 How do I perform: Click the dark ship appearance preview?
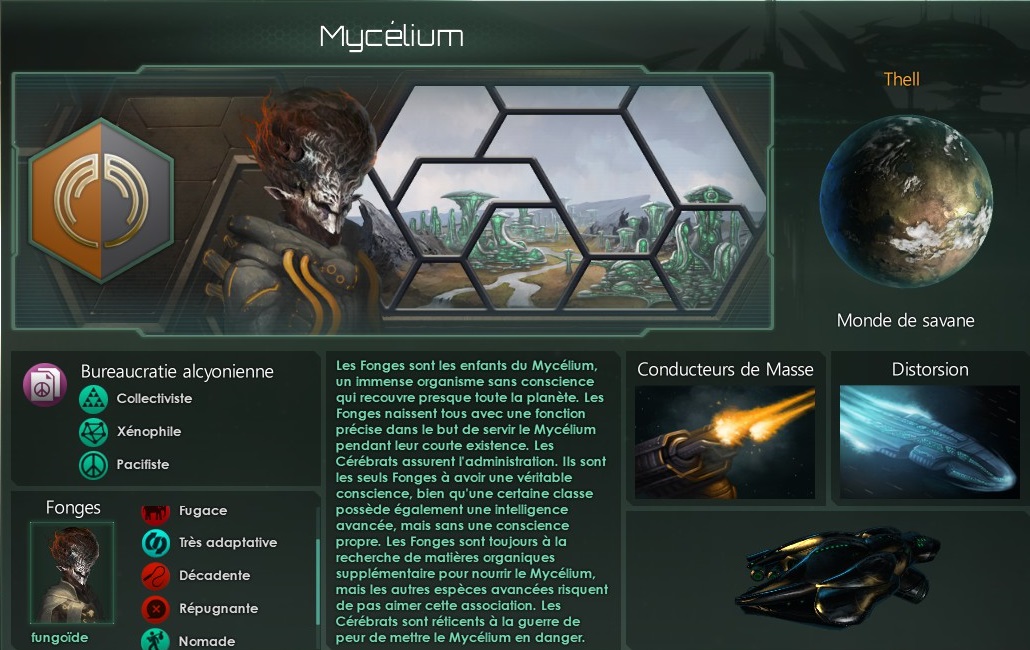point(825,580)
